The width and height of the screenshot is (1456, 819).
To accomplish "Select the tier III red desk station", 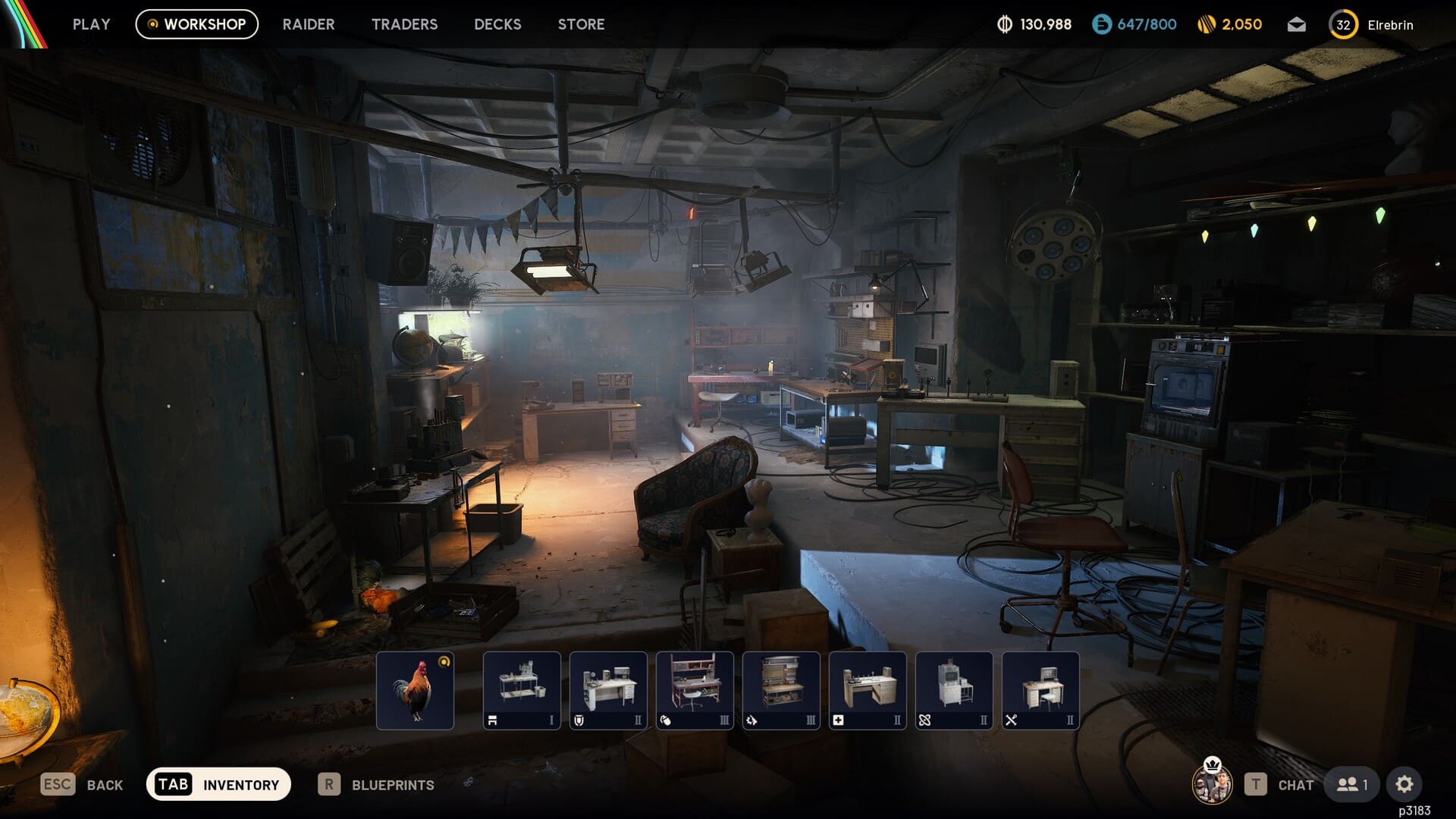I will tap(695, 690).
